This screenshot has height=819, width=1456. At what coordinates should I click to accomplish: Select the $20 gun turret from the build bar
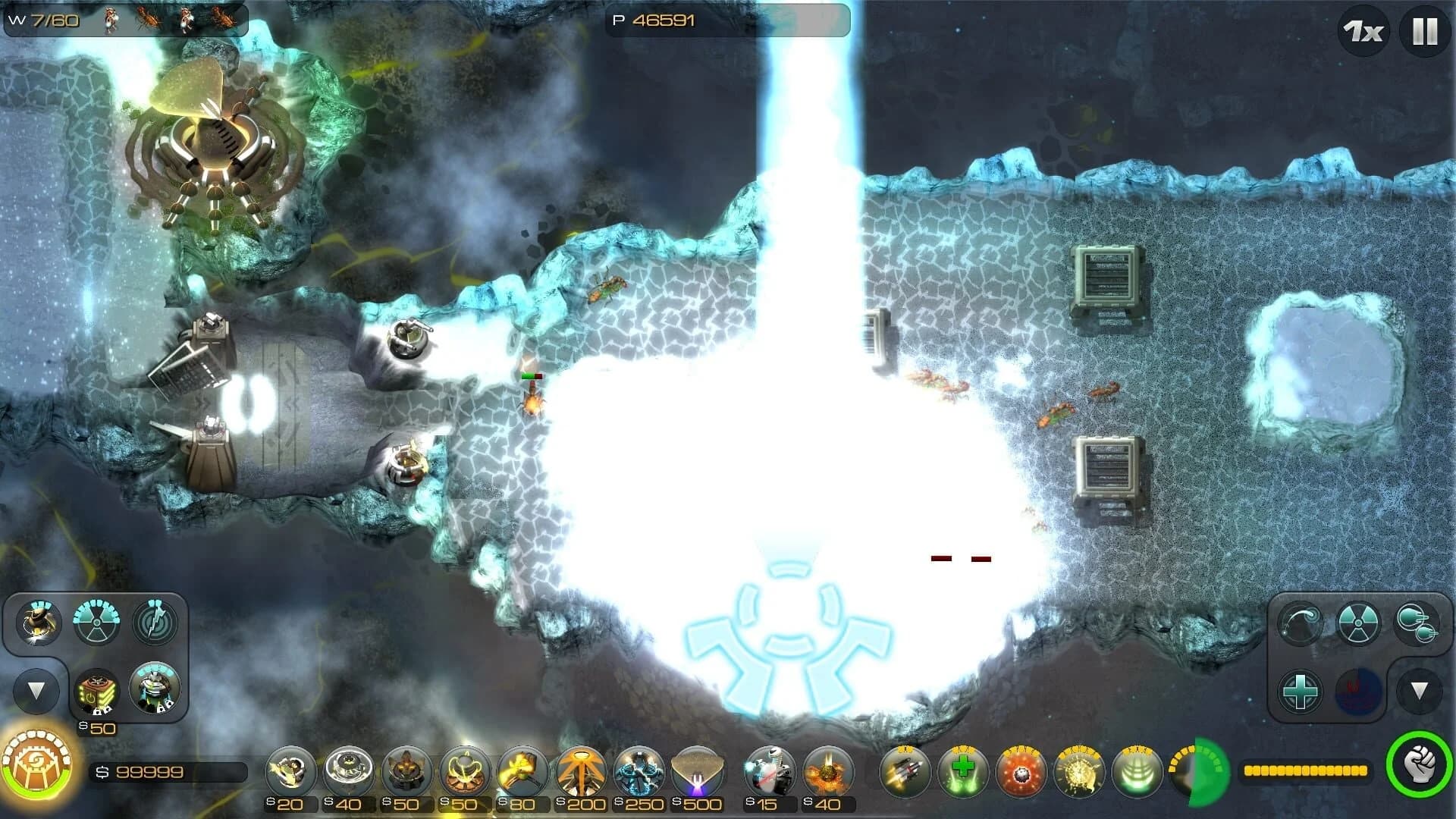coord(290,772)
